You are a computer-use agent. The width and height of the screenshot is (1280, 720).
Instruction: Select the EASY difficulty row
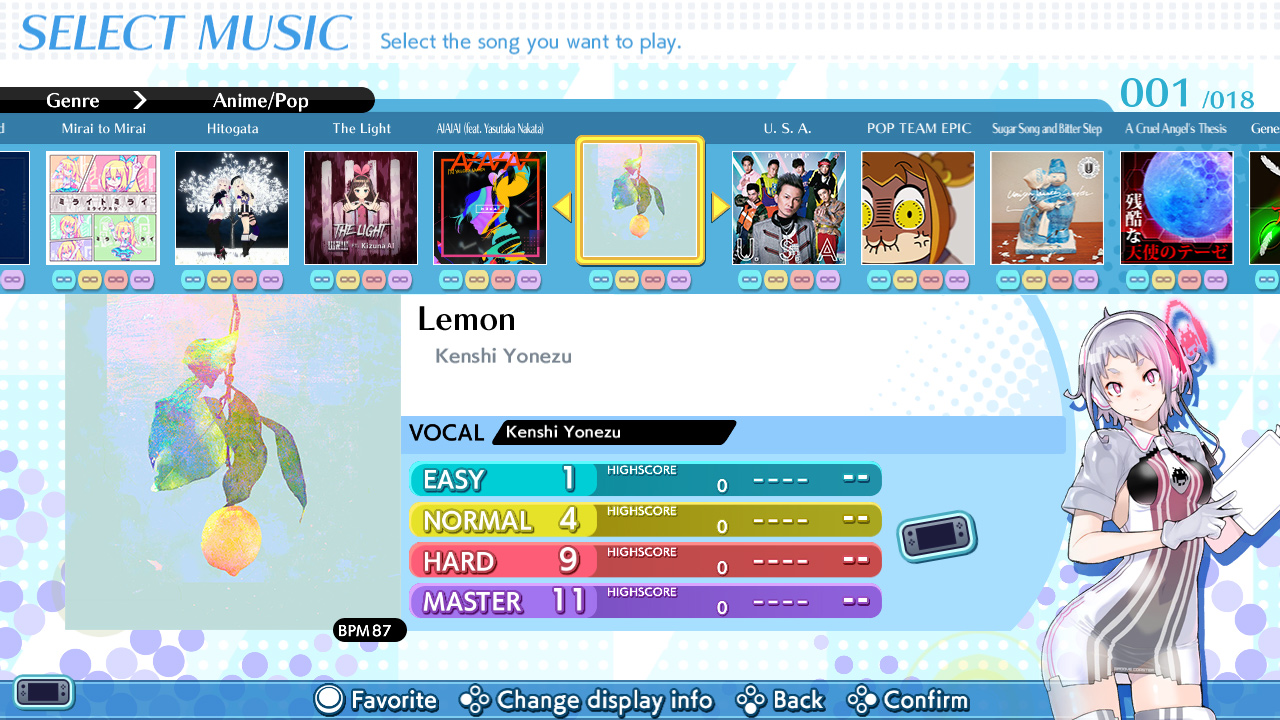click(645, 479)
